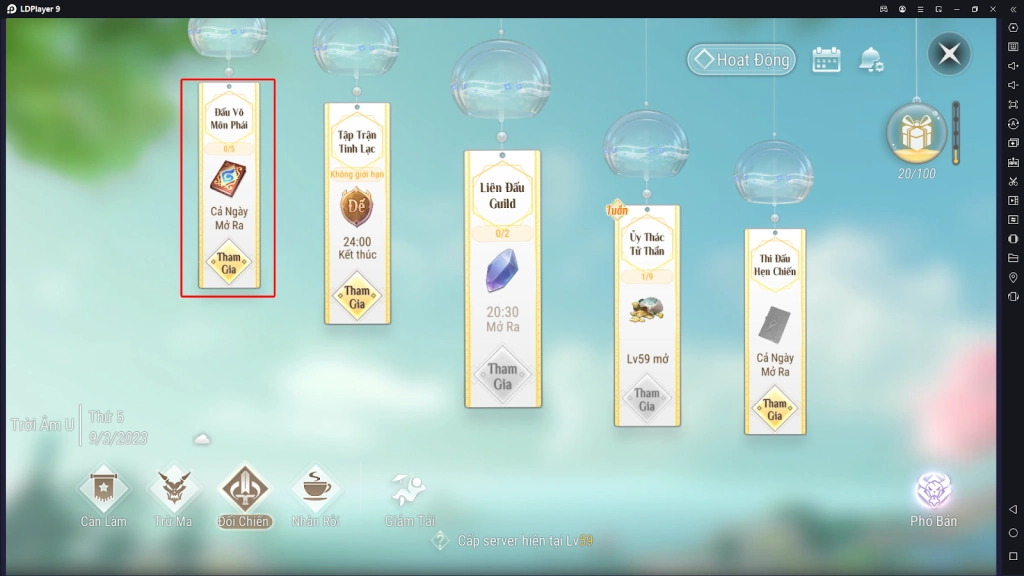This screenshot has height=576, width=1024.
Task: Minimize the LDPlayer window
Action: point(956,9)
